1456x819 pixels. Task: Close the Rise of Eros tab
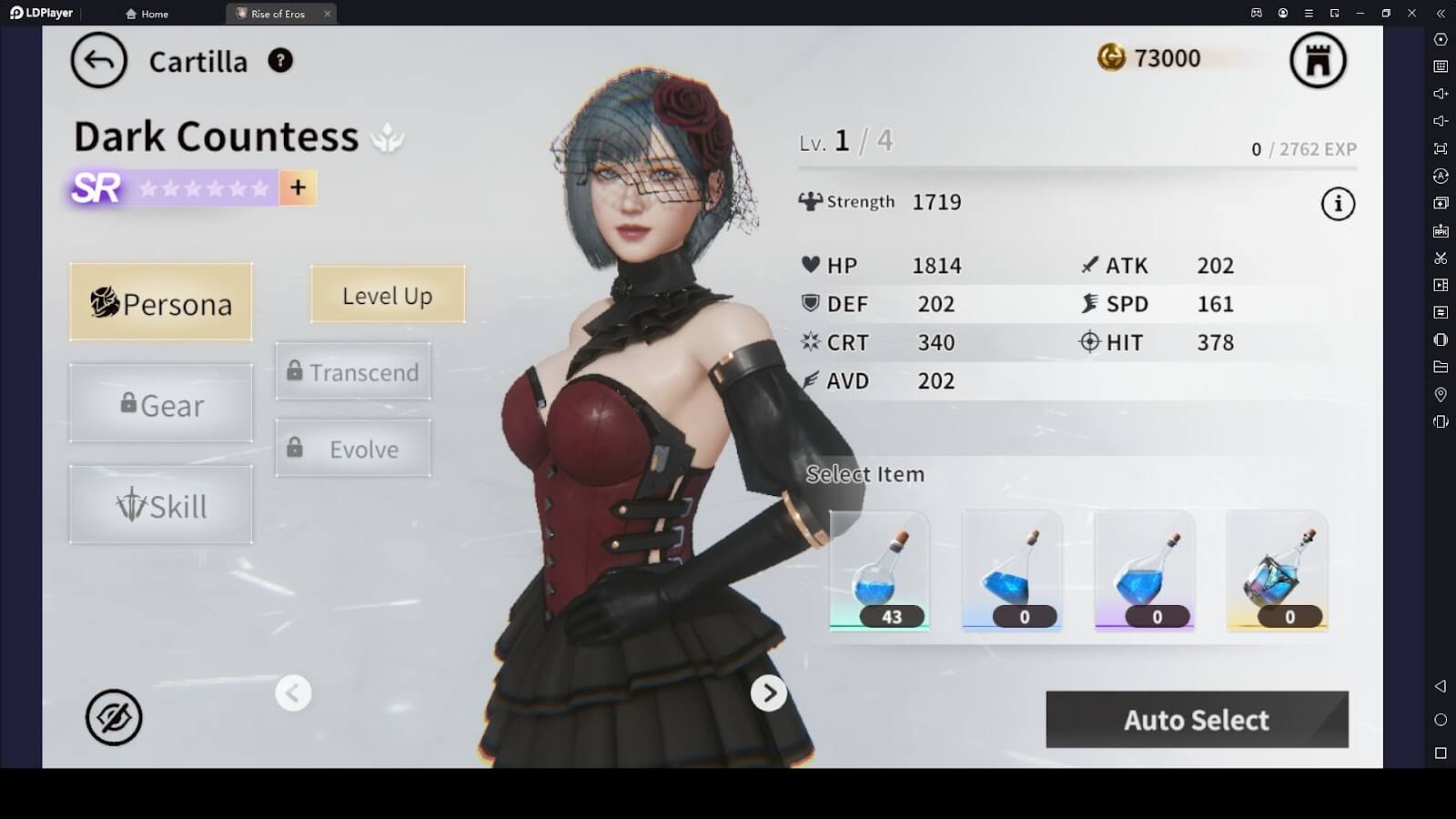pyautogui.click(x=328, y=14)
